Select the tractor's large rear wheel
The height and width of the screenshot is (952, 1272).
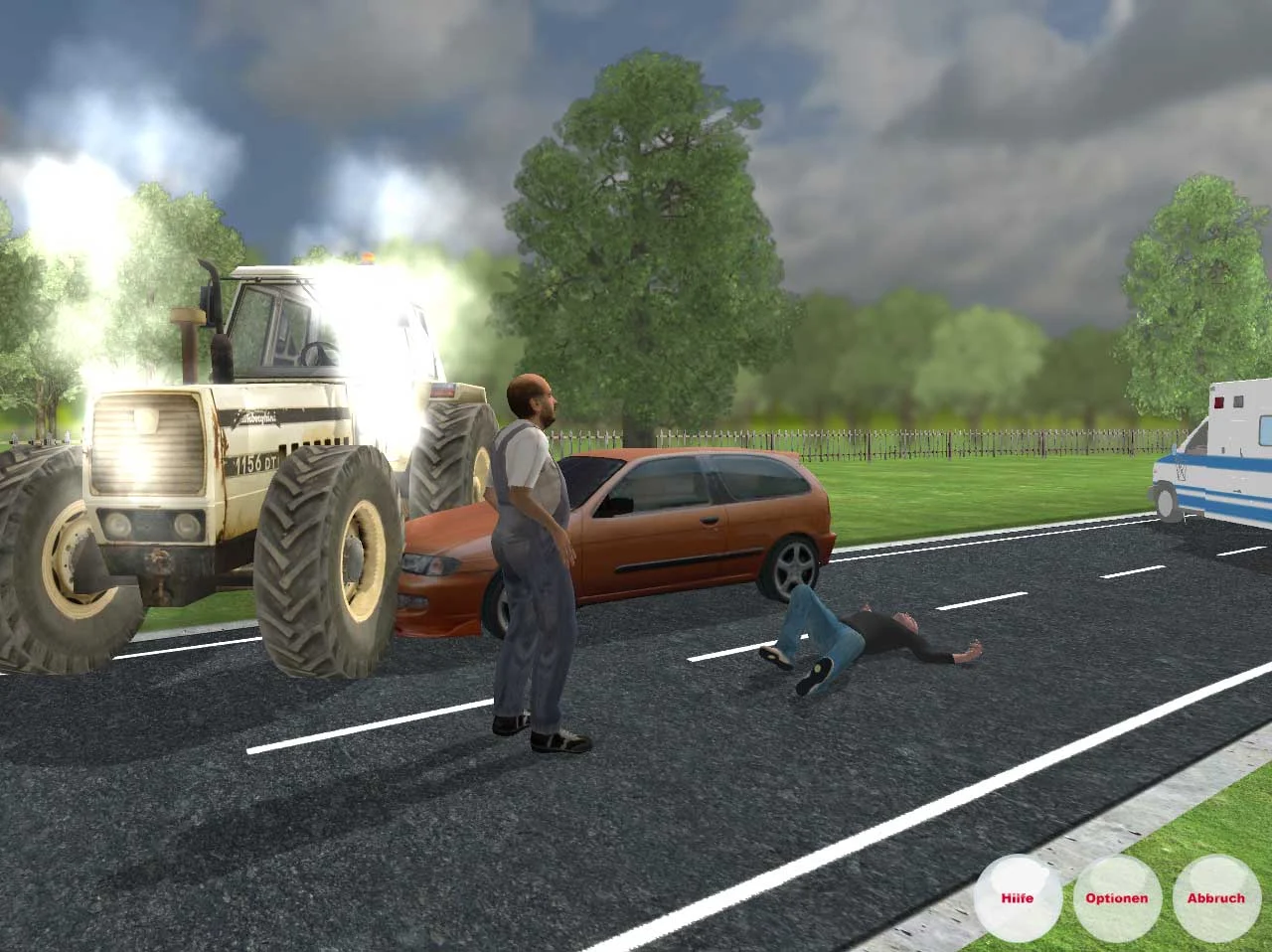point(328,556)
